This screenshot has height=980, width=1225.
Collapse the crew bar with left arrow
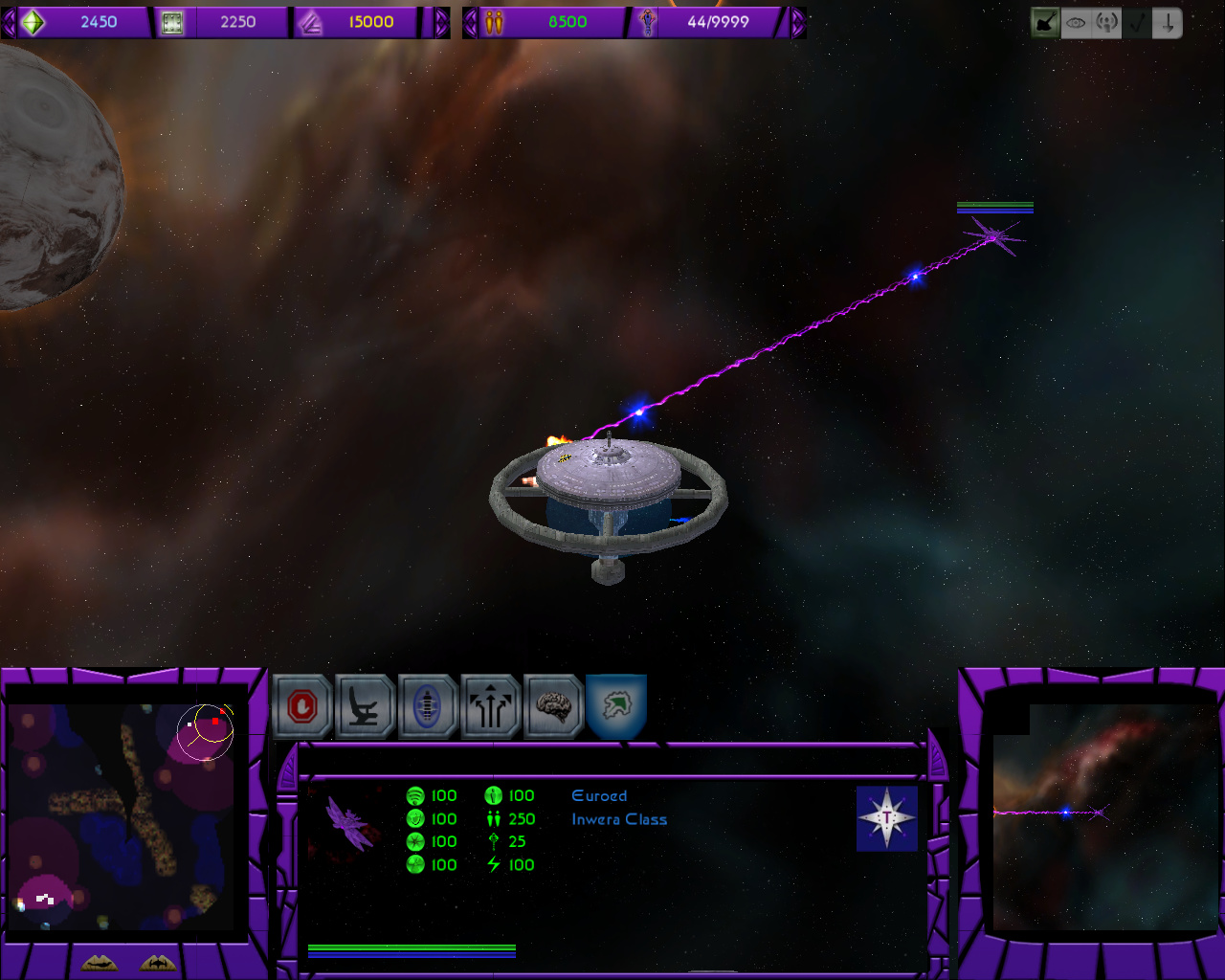coord(470,22)
